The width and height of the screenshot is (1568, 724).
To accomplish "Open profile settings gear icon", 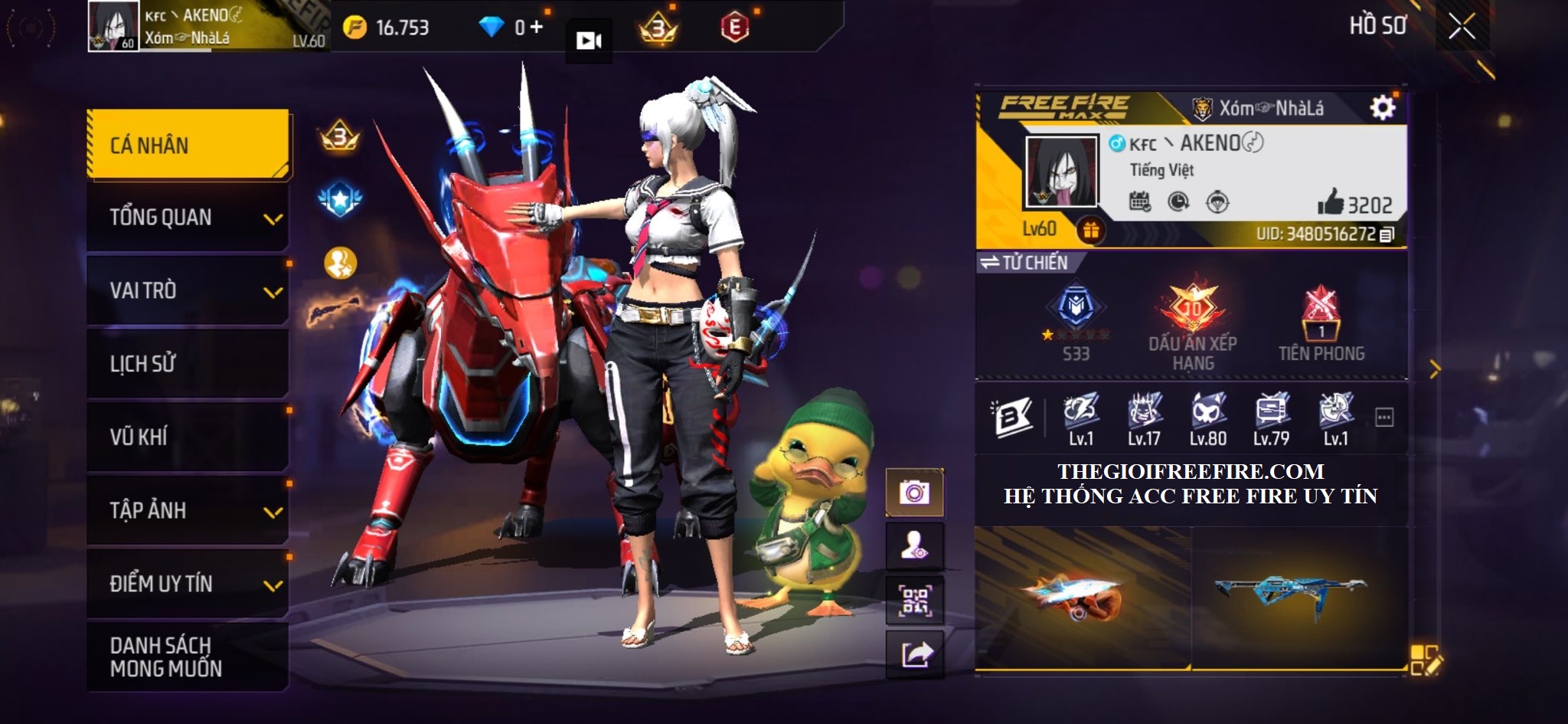I will coord(1382,108).
